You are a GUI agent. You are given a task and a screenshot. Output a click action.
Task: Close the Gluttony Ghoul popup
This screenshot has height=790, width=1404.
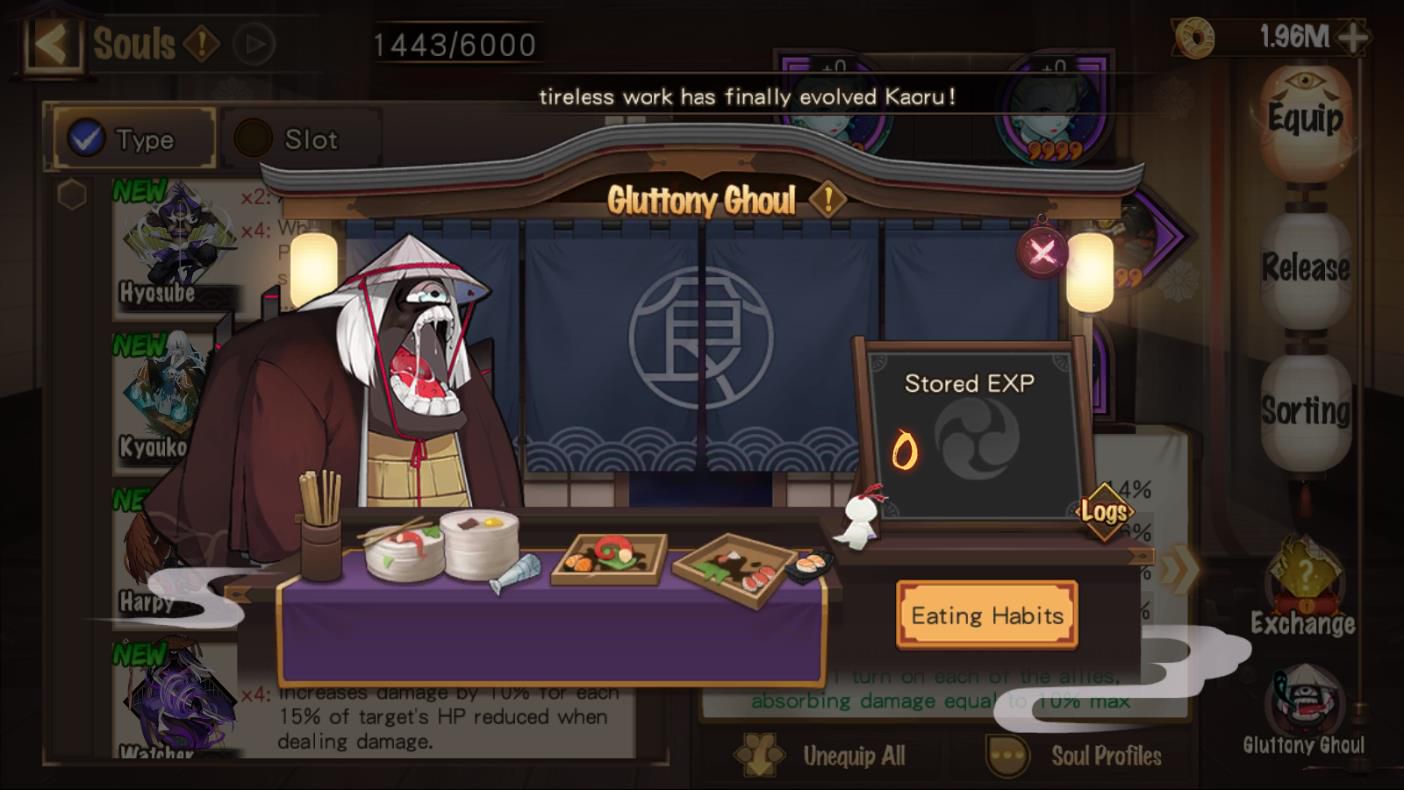point(1042,251)
